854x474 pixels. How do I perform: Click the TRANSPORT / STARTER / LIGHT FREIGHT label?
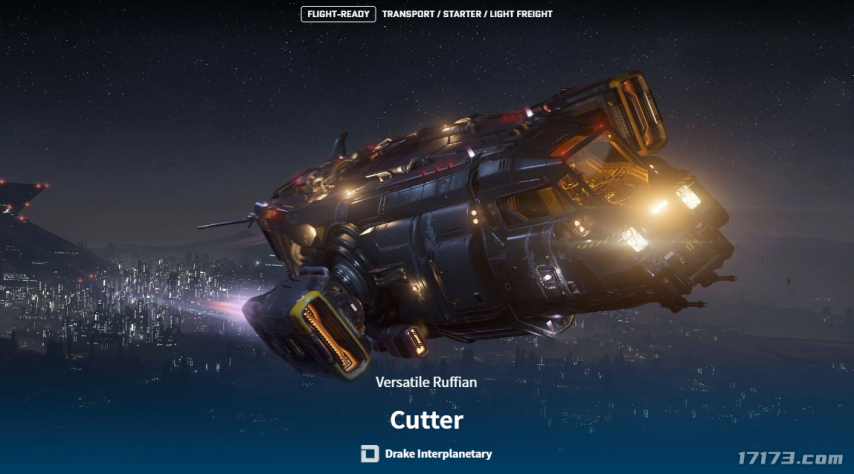(467, 14)
